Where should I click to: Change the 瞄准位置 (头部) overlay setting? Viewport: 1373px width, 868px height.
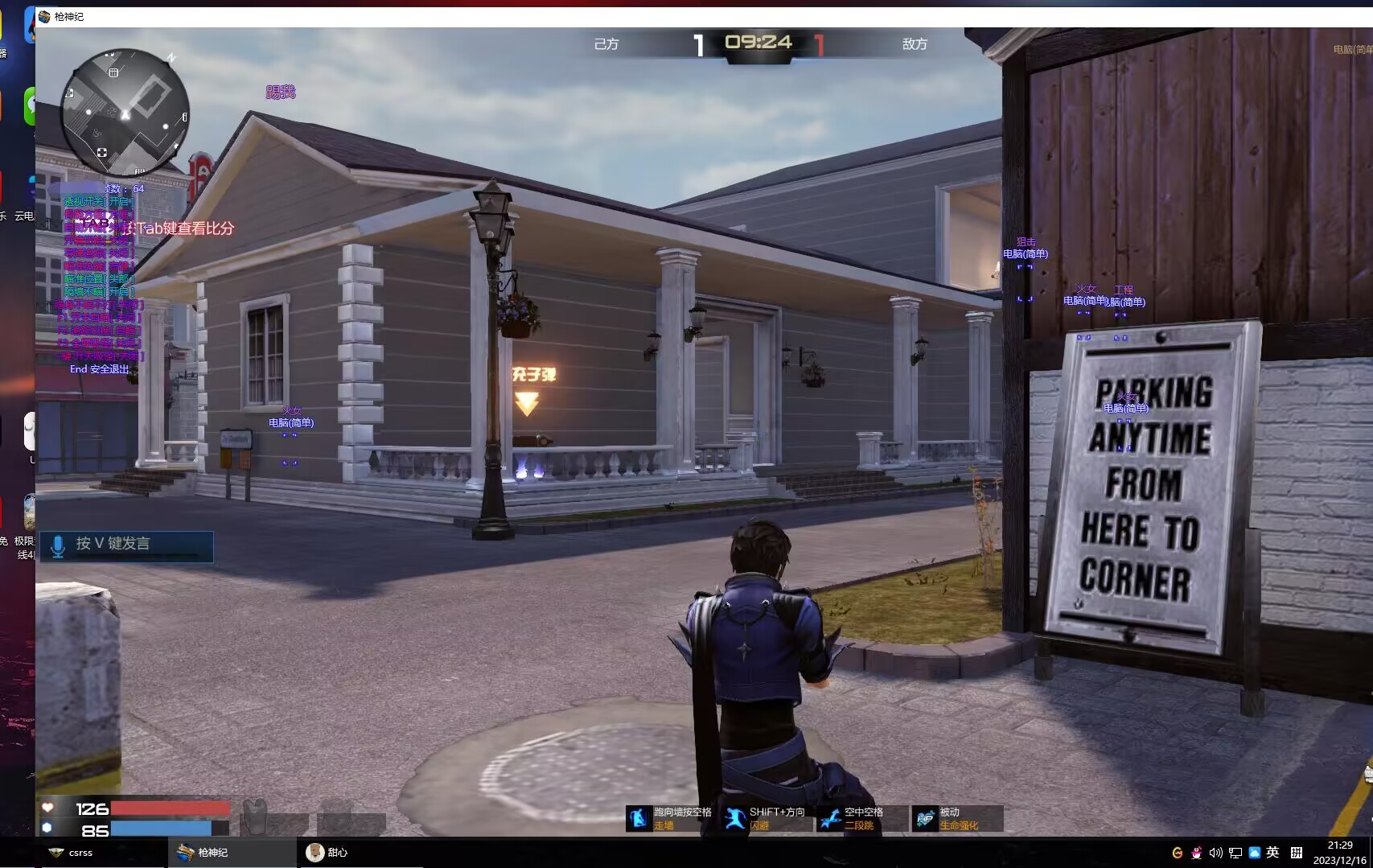98,279
